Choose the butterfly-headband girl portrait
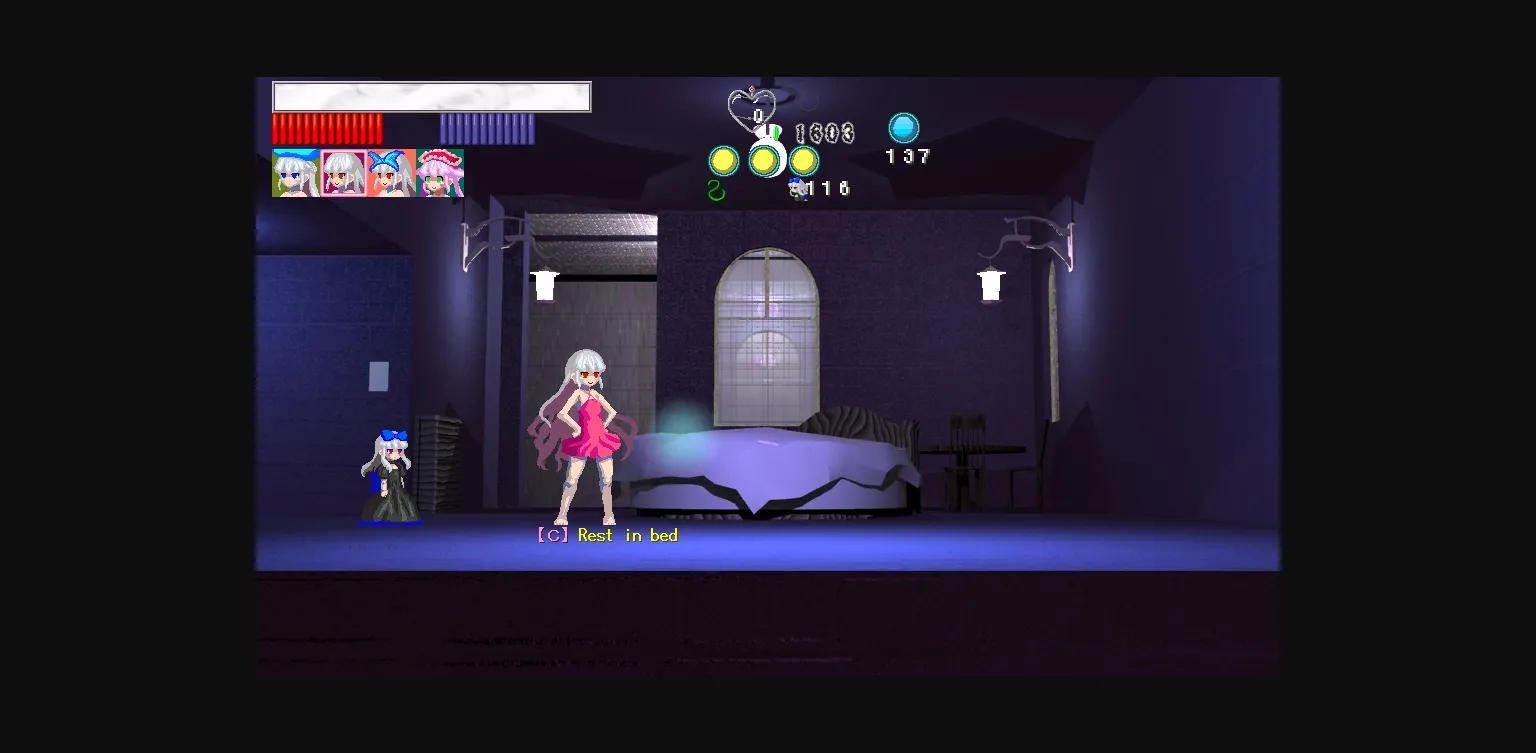 click(x=391, y=172)
